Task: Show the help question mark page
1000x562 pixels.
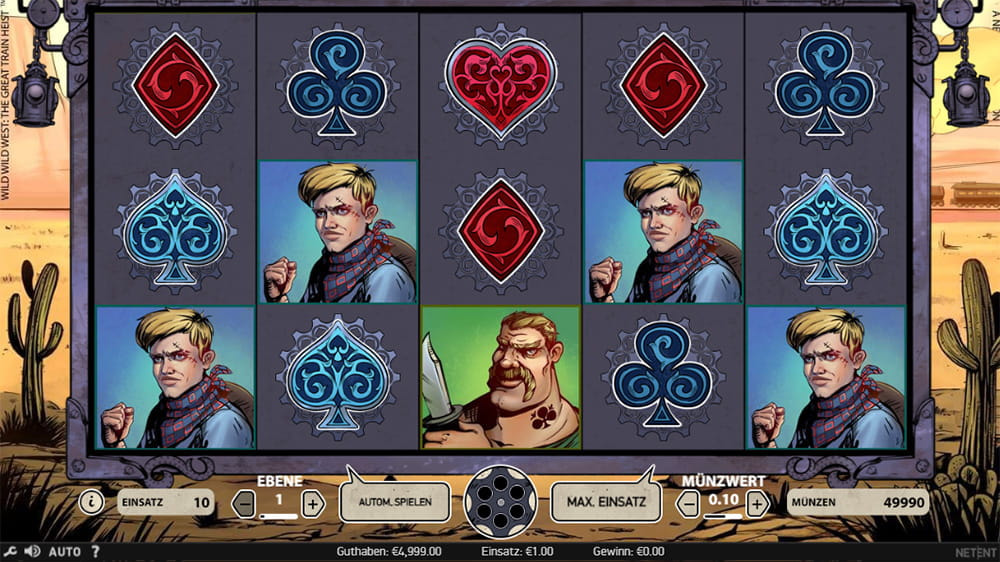Action: click(x=95, y=551)
